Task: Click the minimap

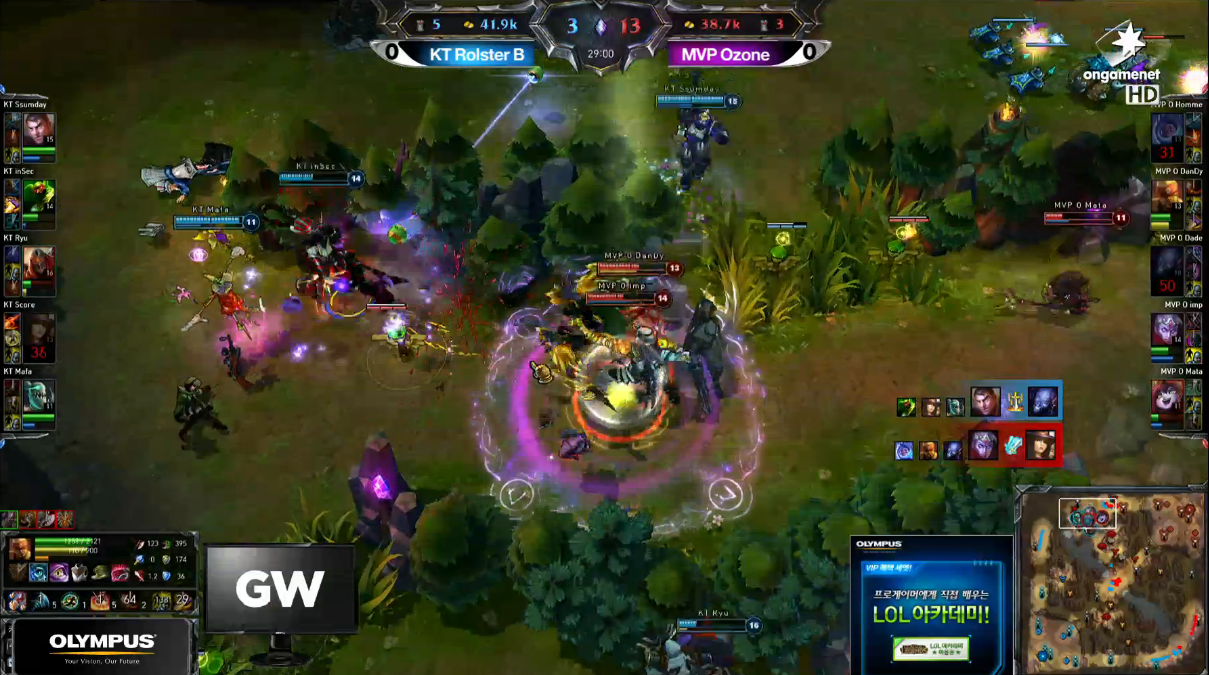Action: pyautogui.click(x=1112, y=580)
